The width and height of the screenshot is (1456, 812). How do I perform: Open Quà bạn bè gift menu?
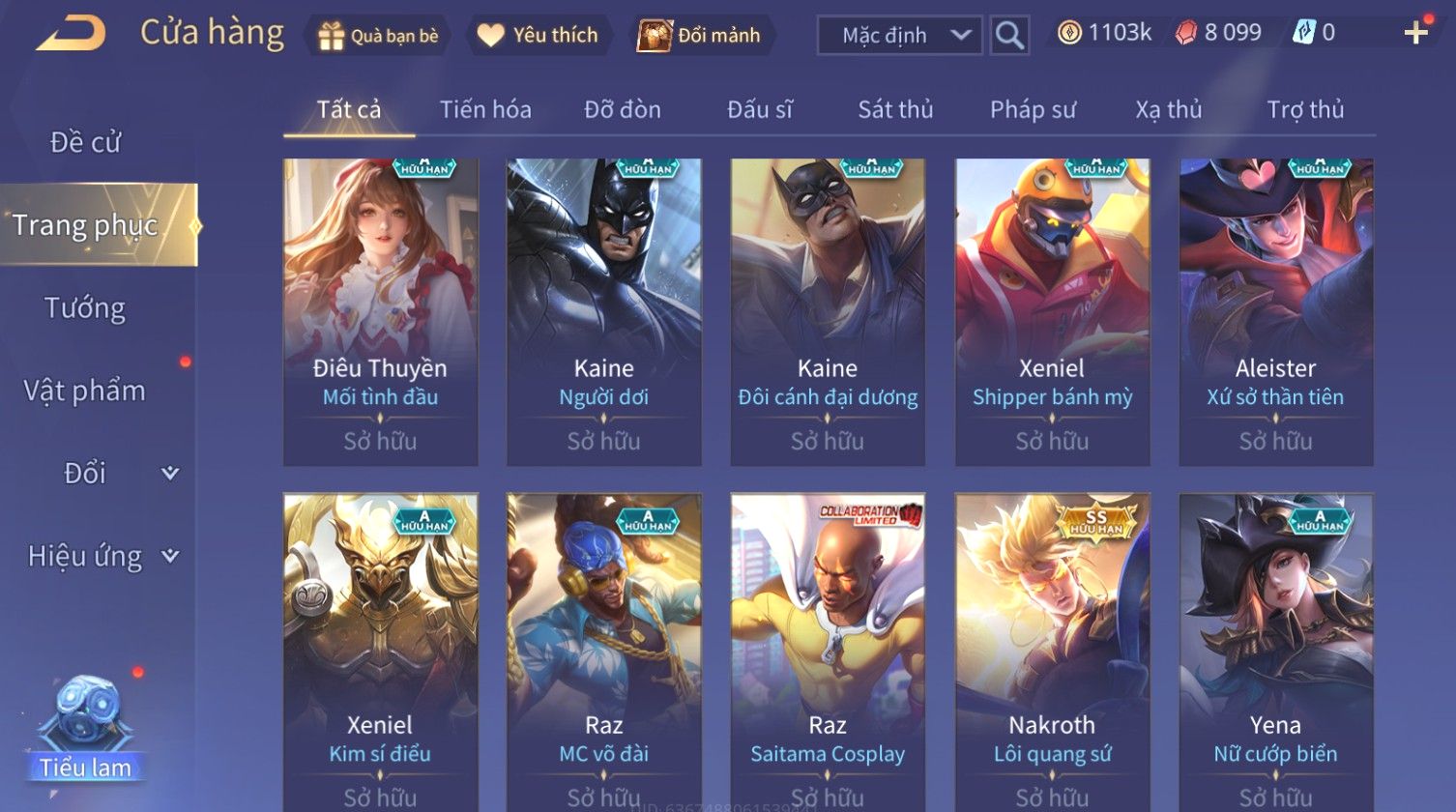pyautogui.click(x=378, y=36)
